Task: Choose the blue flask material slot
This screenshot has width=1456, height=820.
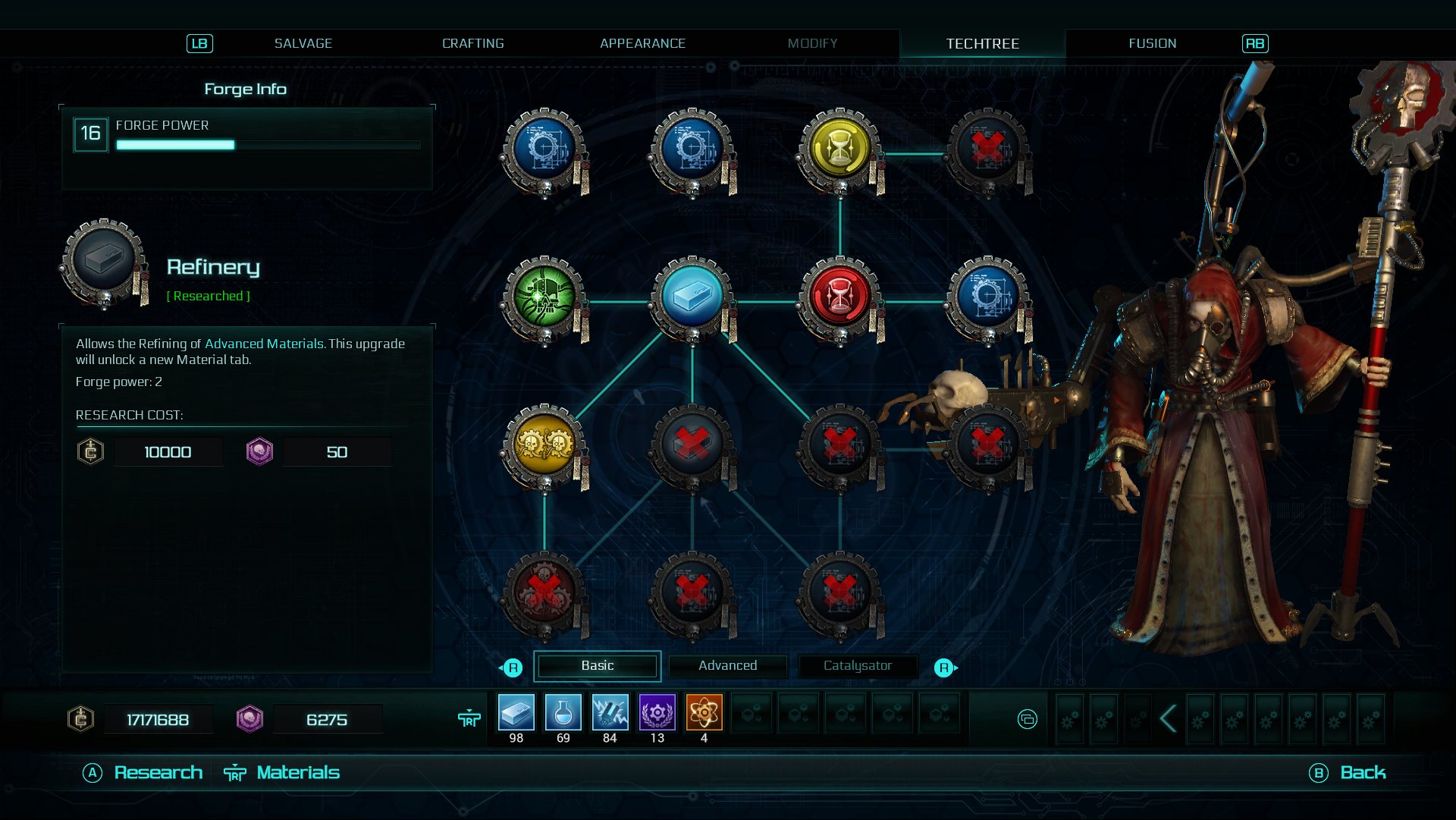Action: click(x=563, y=713)
